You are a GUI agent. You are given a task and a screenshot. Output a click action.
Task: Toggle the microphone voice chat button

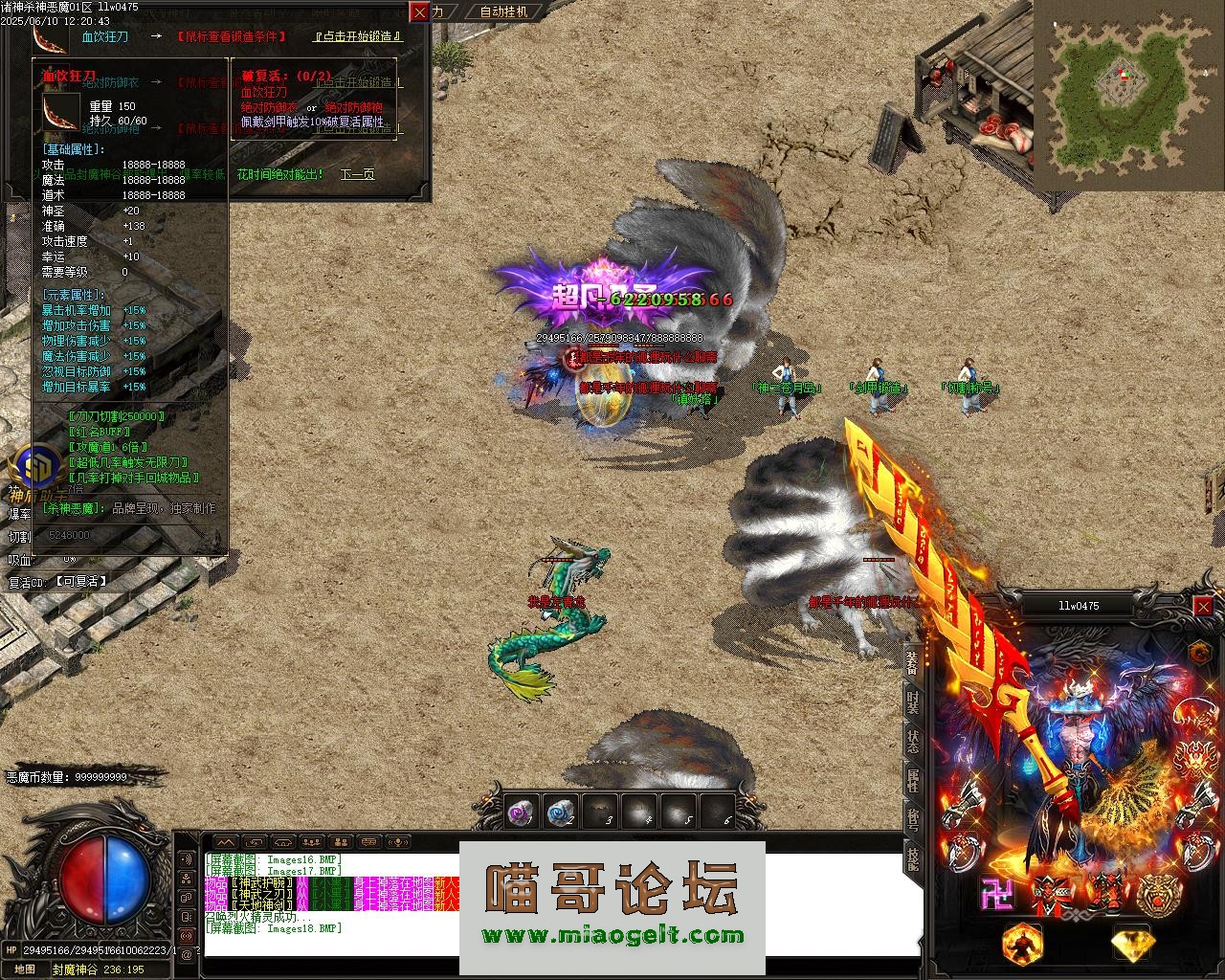pyautogui.click(x=396, y=842)
